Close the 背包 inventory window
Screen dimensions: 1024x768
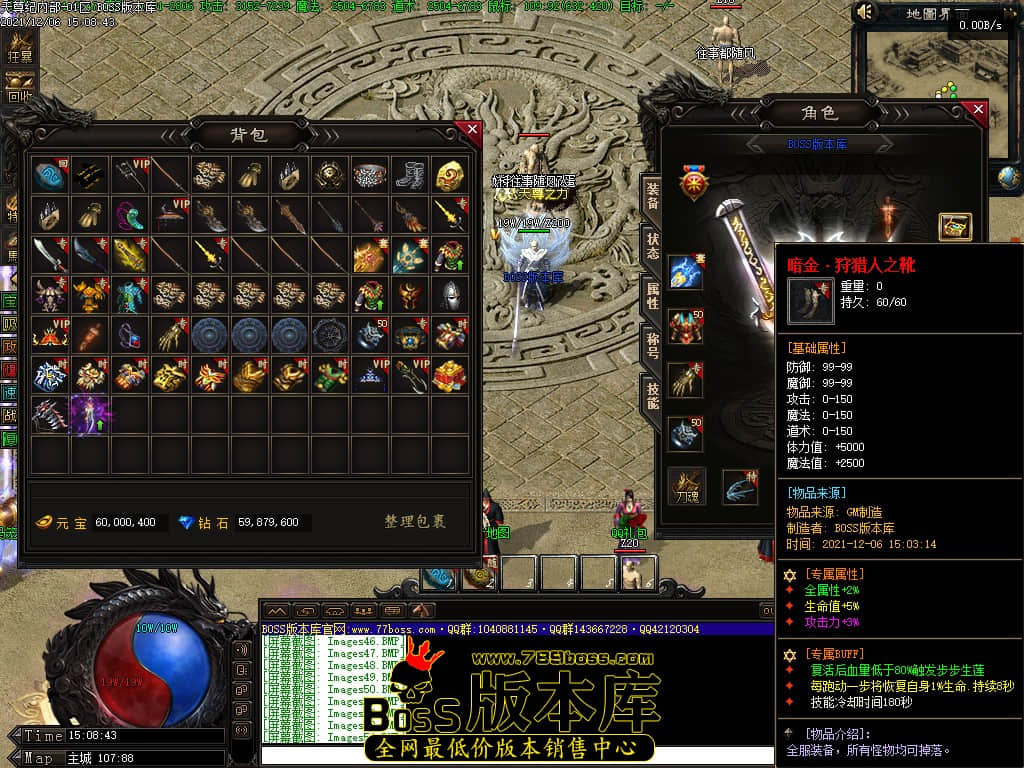[472, 129]
